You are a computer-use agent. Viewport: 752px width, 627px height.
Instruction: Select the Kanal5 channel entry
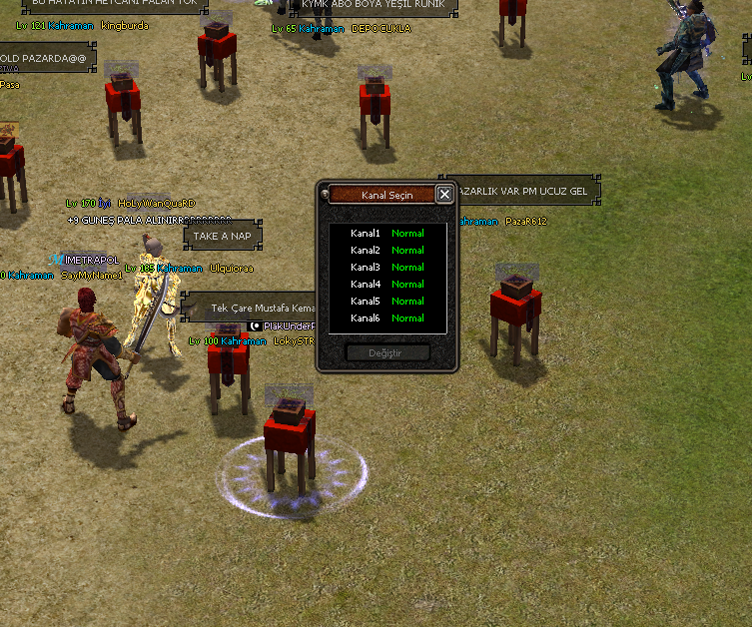(x=387, y=301)
